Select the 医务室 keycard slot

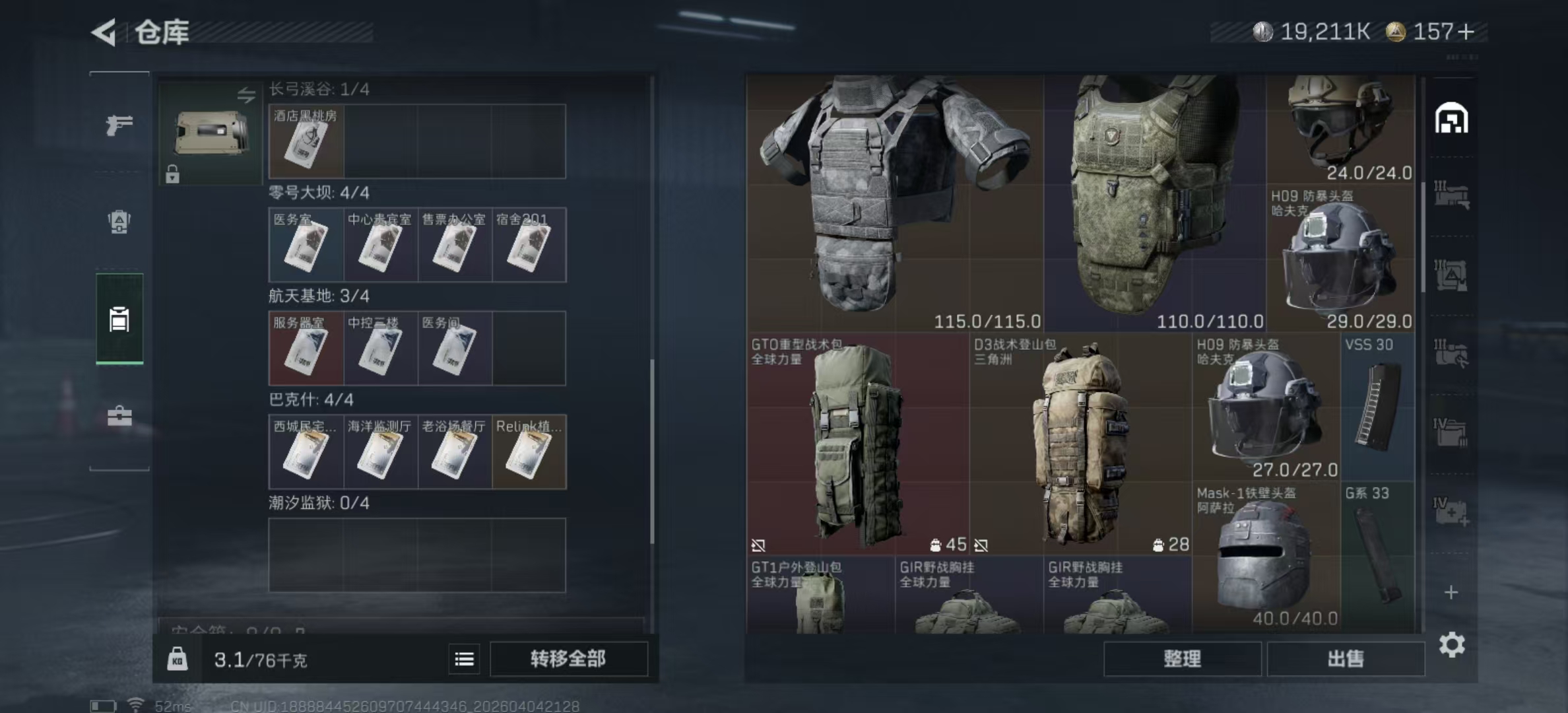[306, 245]
